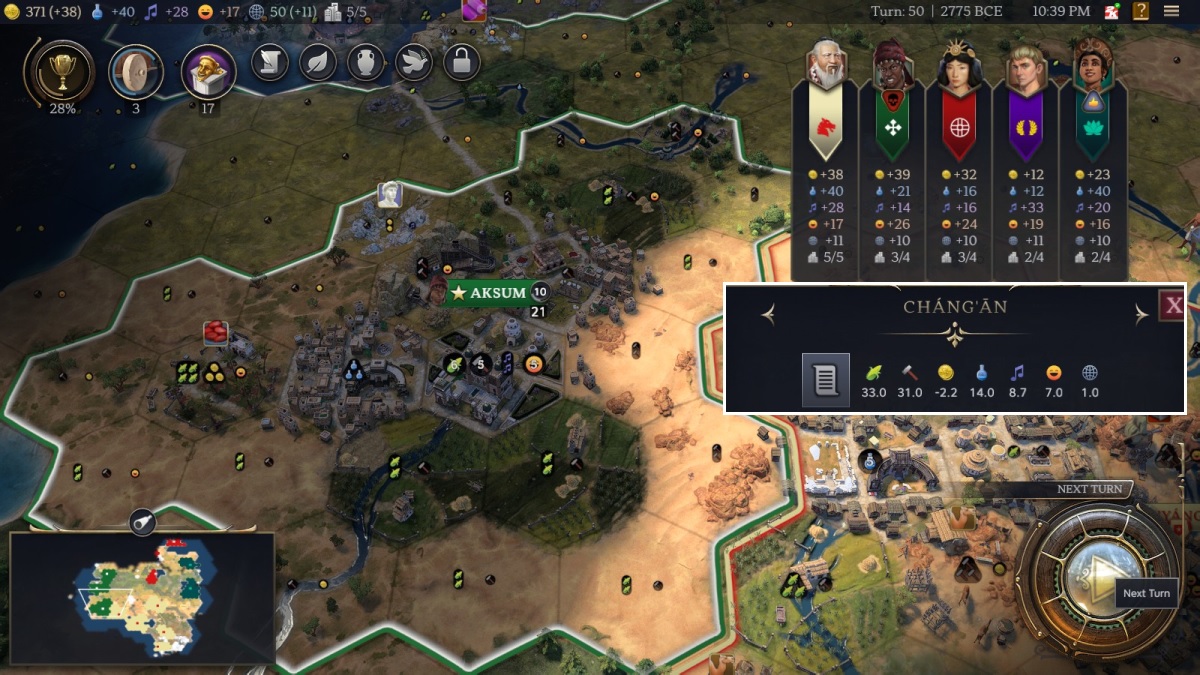Image resolution: width=1200 pixels, height=675 pixels.
Task: Open Cháng'ān's city details scroll button
Action: click(825, 379)
